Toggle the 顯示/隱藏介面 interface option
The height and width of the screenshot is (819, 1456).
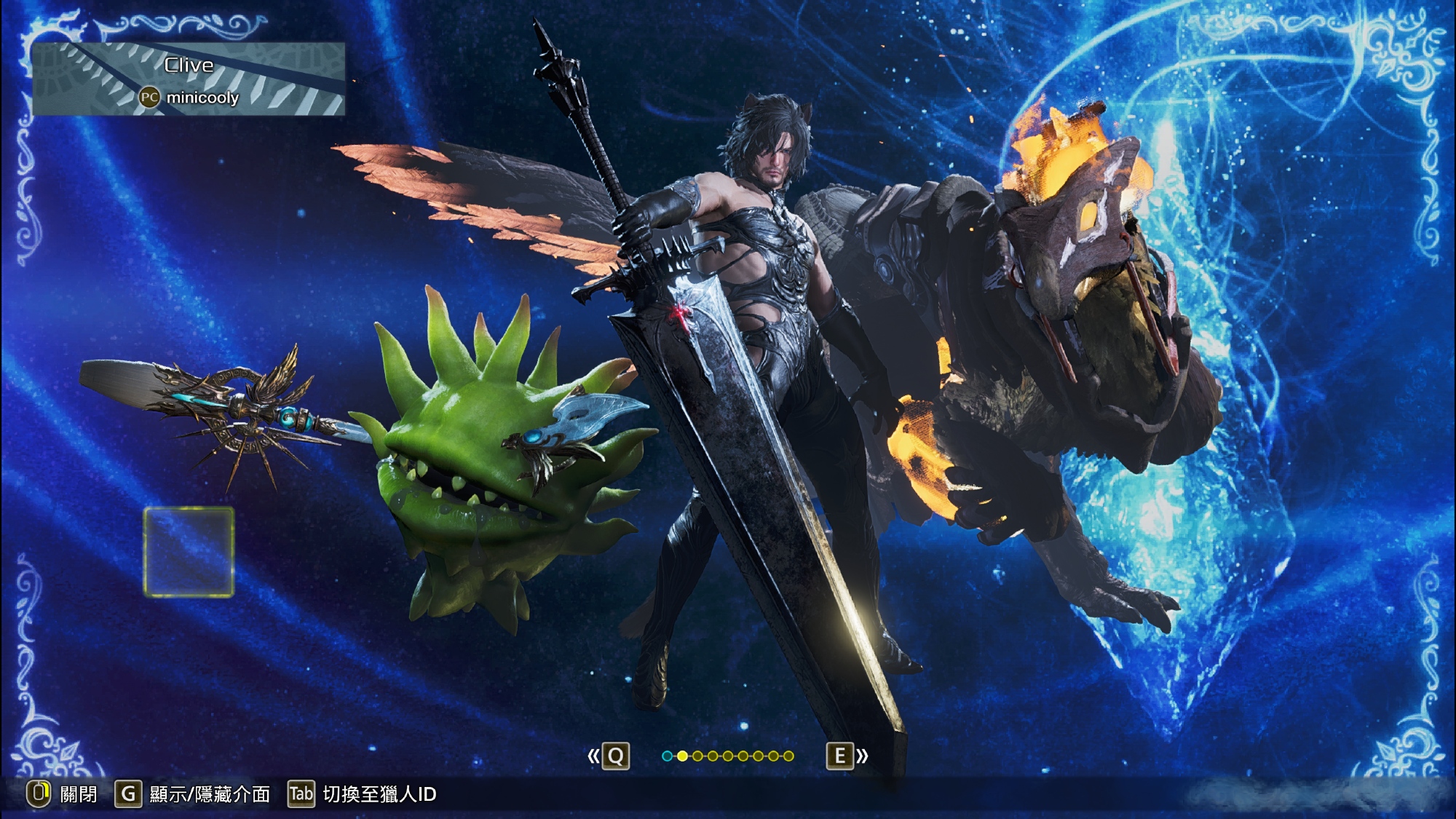point(193,794)
